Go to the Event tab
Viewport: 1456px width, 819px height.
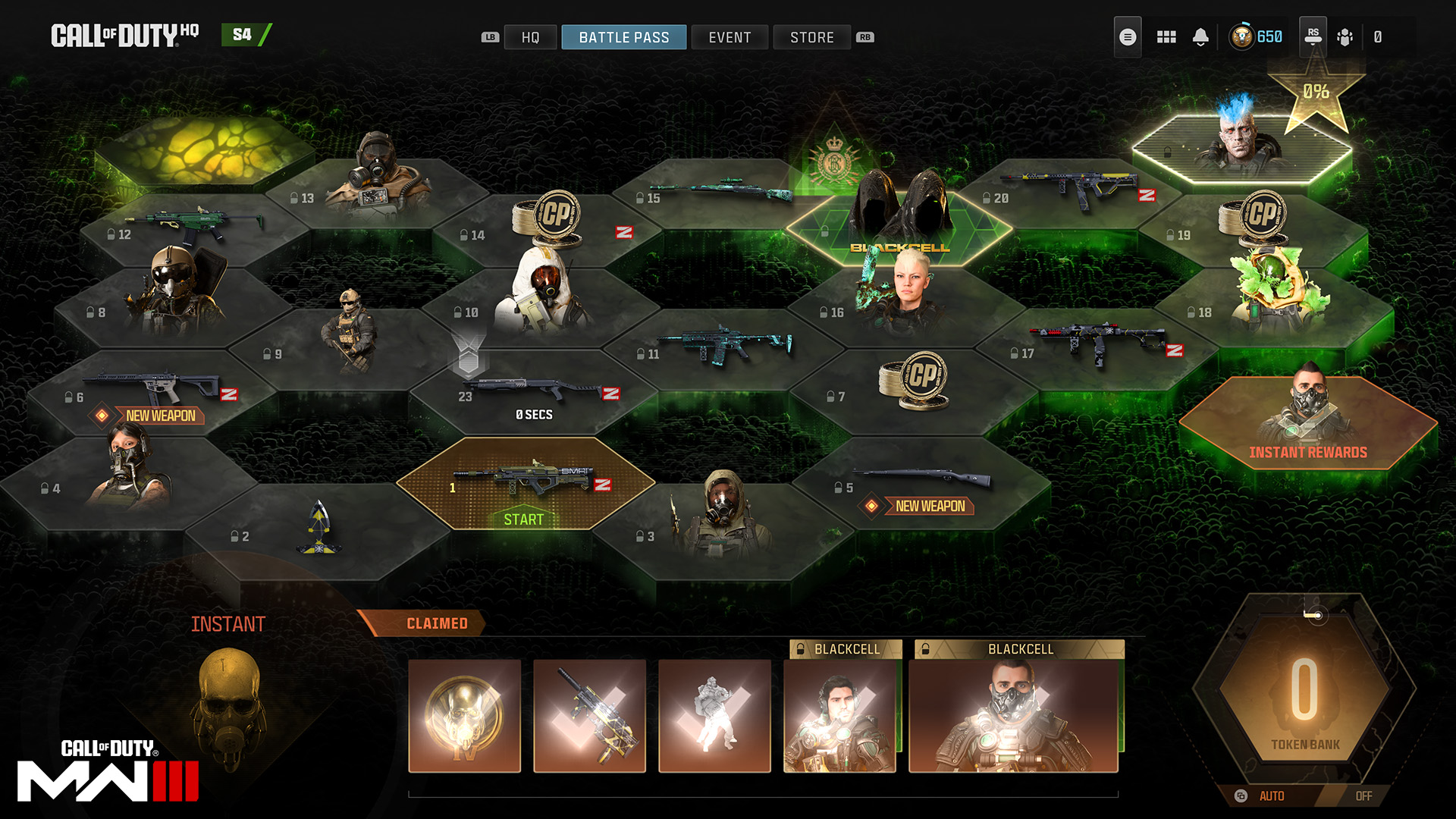point(730,37)
